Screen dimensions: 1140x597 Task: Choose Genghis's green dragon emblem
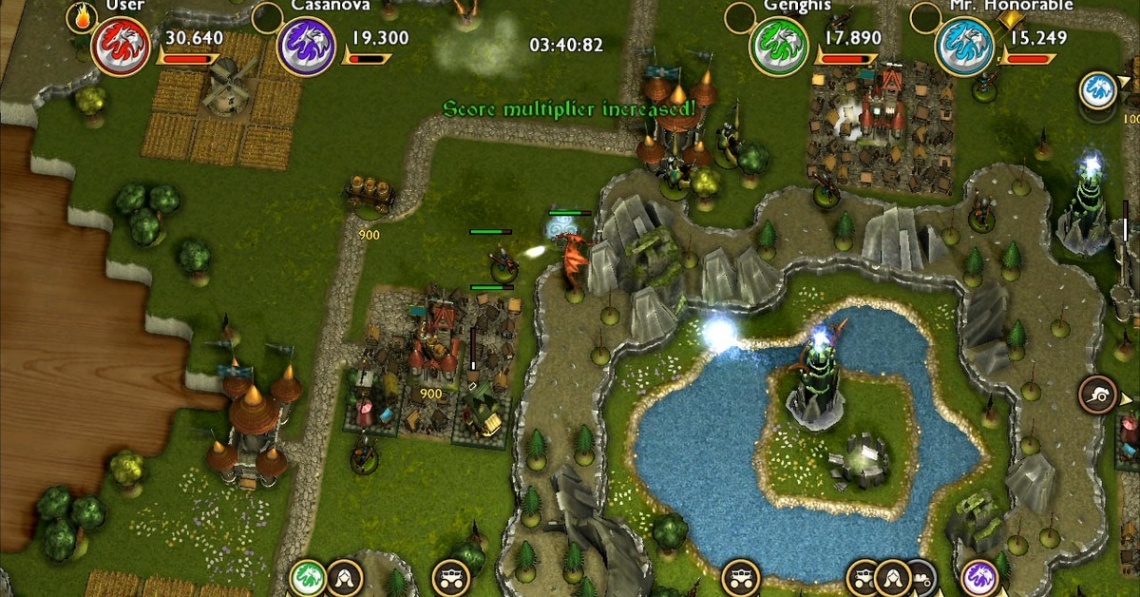tap(778, 46)
